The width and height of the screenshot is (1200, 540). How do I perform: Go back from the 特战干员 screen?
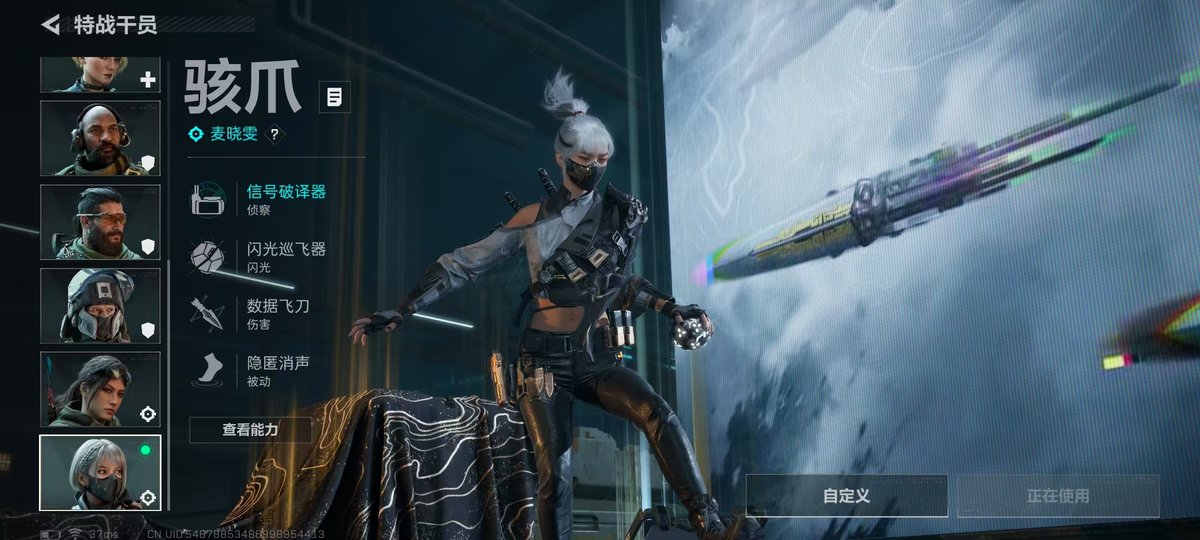point(50,24)
